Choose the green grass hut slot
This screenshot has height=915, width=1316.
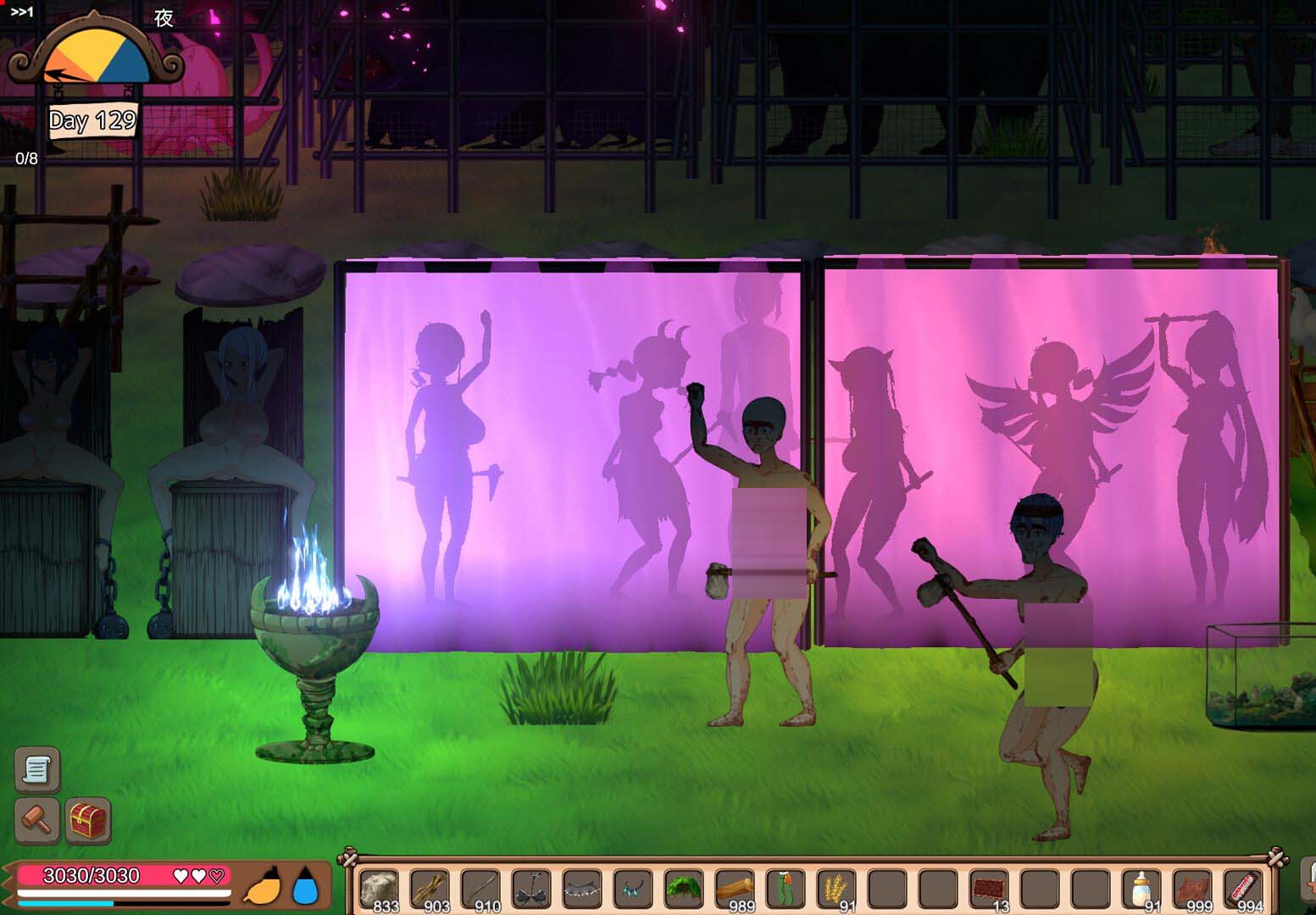click(x=684, y=890)
